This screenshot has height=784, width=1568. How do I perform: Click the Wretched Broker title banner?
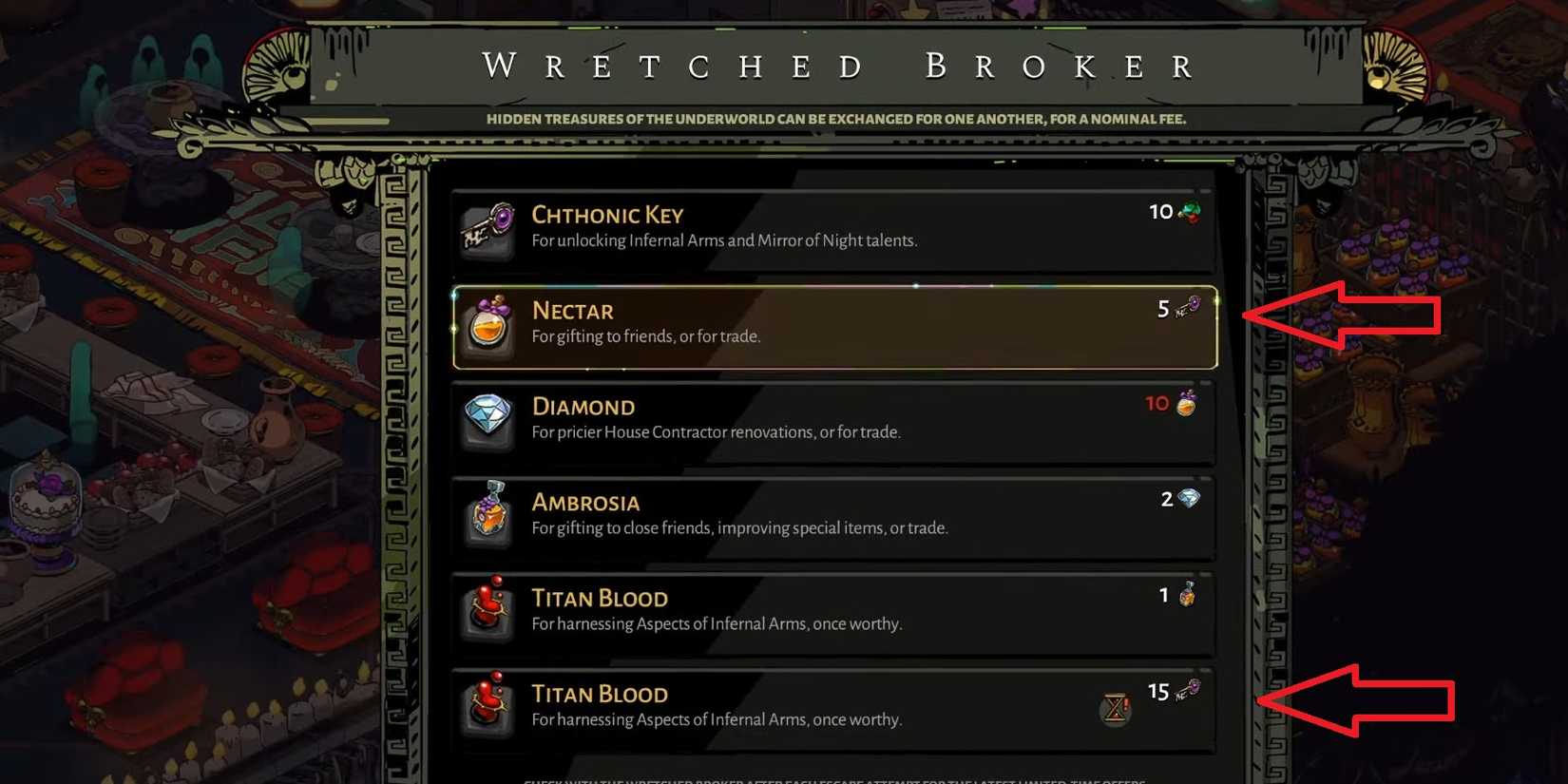point(834,65)
